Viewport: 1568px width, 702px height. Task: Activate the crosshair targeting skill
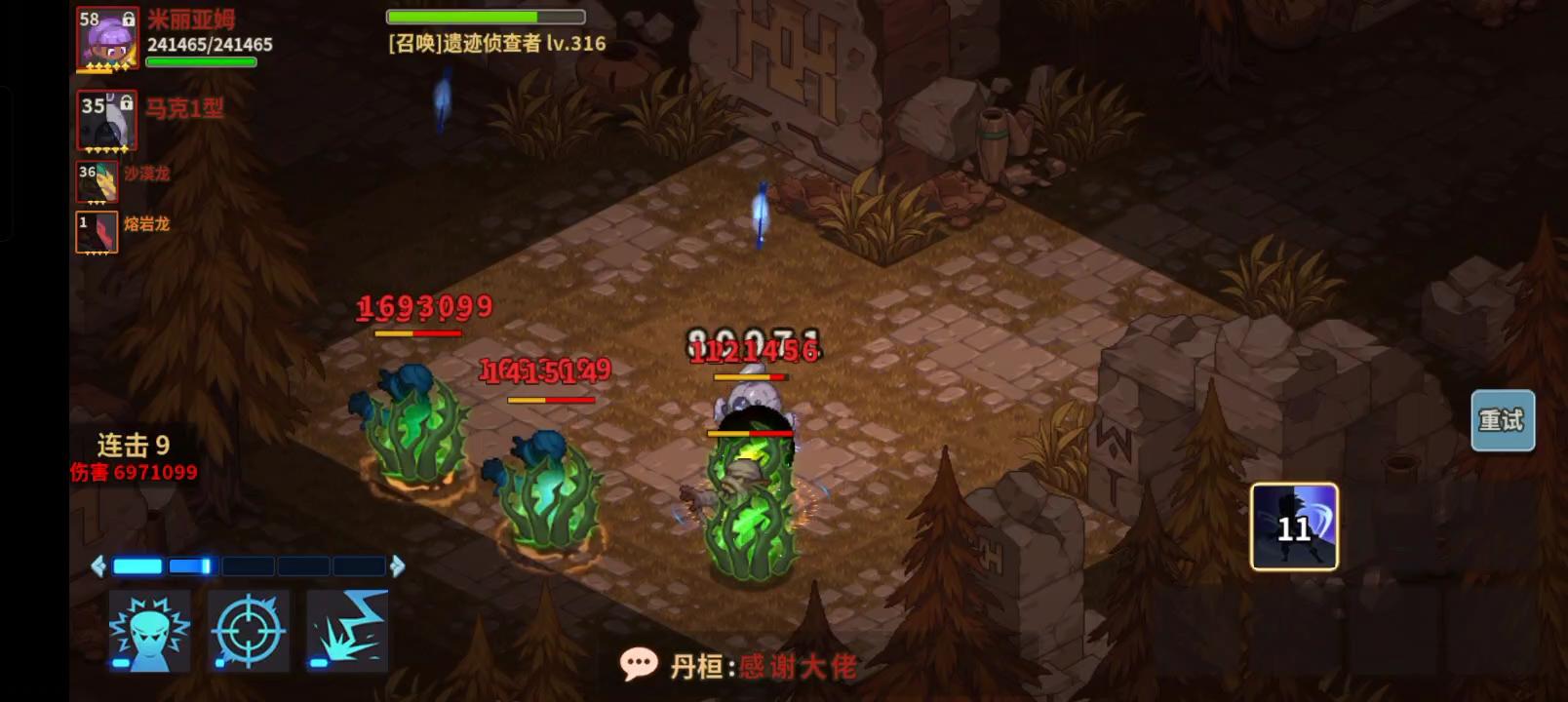pos(251,629)
